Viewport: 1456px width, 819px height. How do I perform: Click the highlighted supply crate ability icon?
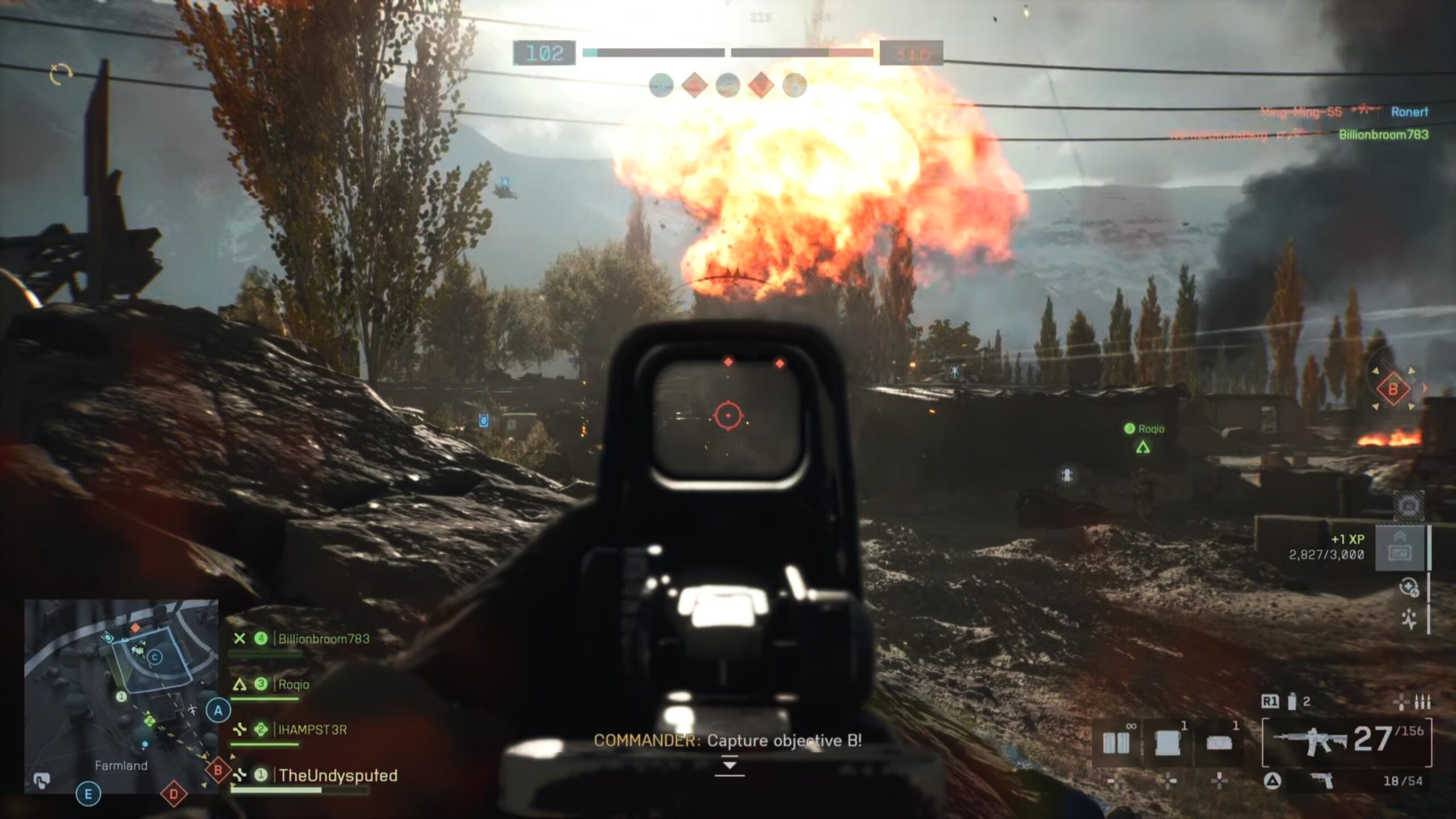[1400, 548]
